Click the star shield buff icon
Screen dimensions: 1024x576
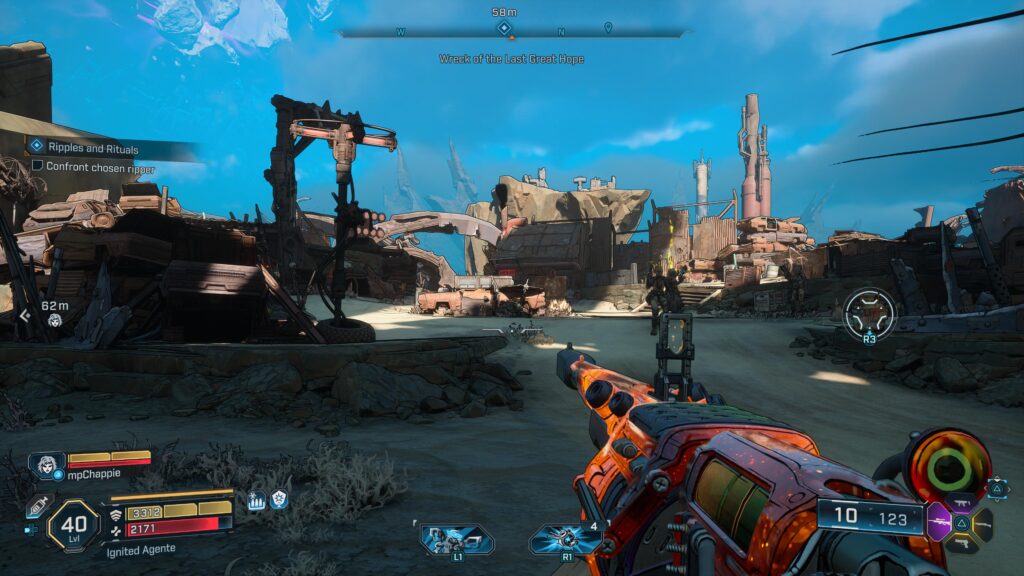pyautogui.click(x=279, y=500)
